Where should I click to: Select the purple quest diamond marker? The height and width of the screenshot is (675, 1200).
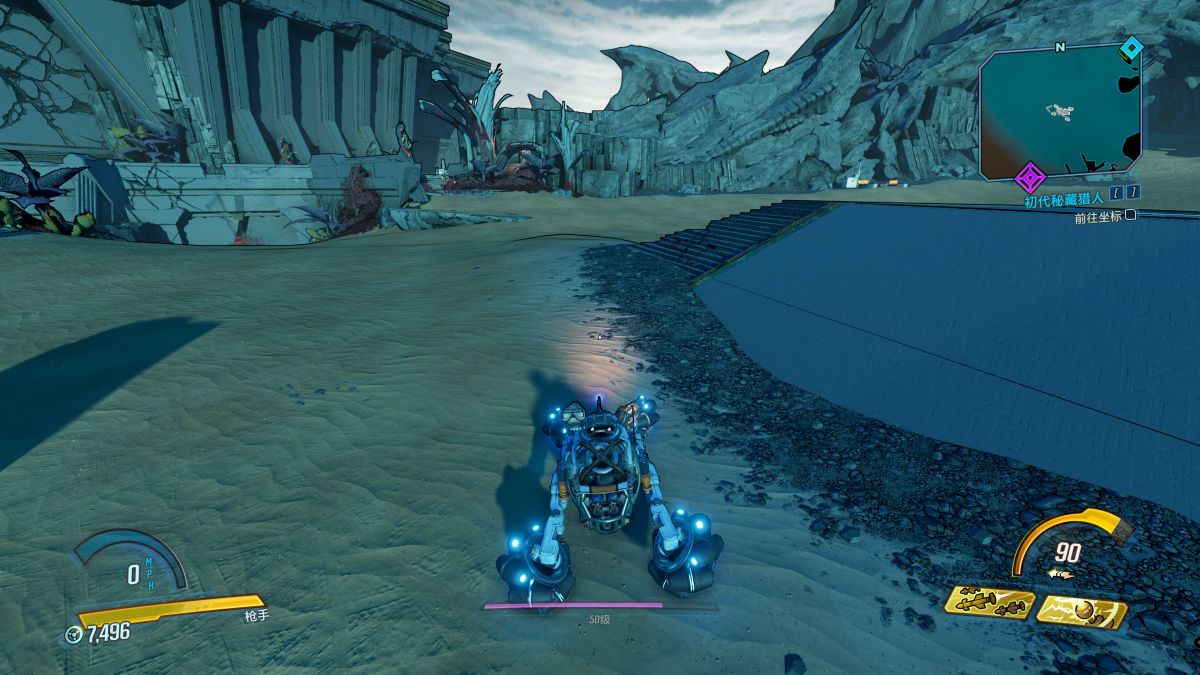click(1029, 179)
